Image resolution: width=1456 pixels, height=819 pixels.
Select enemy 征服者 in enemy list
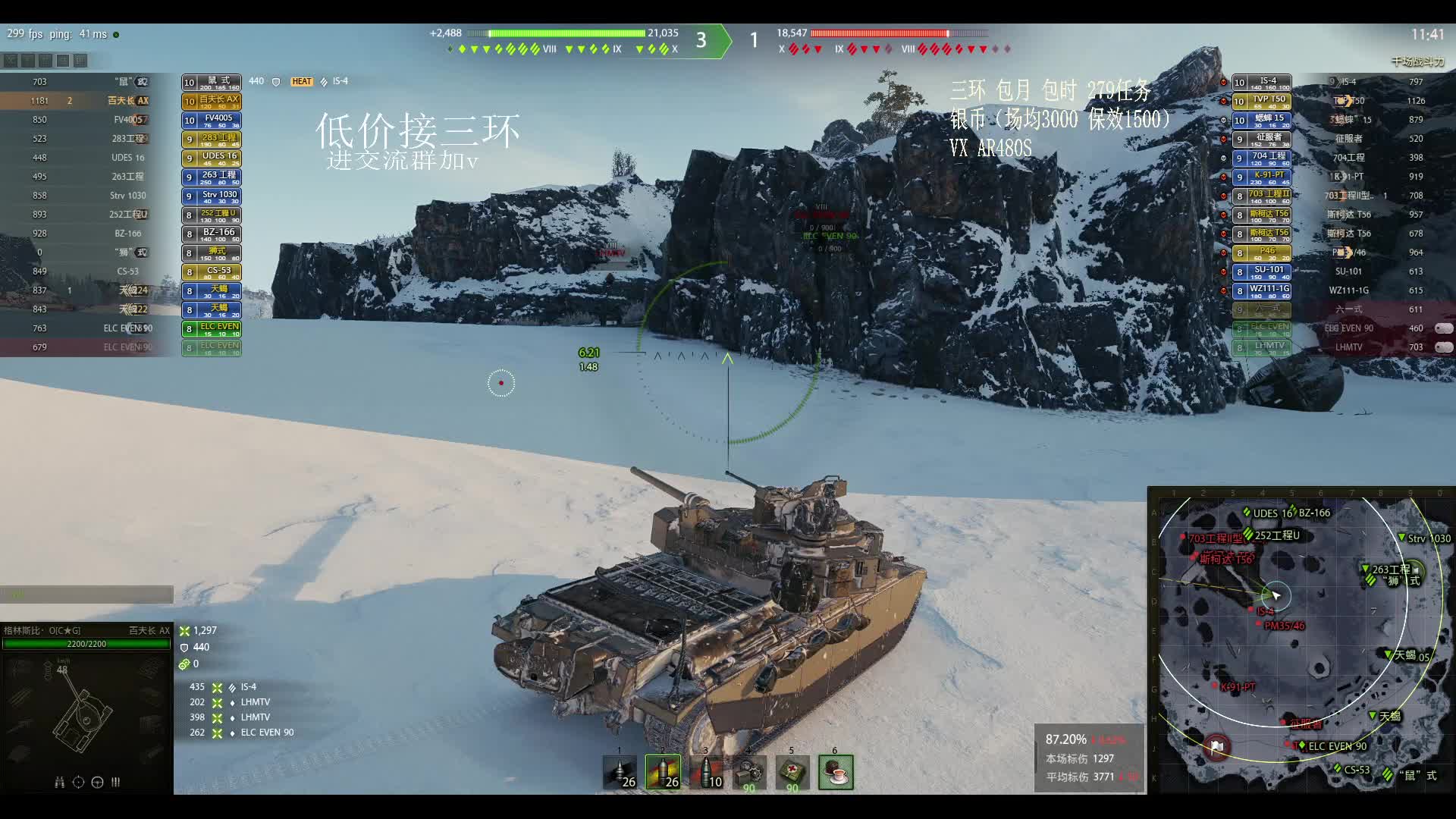tap(1349, 139)
